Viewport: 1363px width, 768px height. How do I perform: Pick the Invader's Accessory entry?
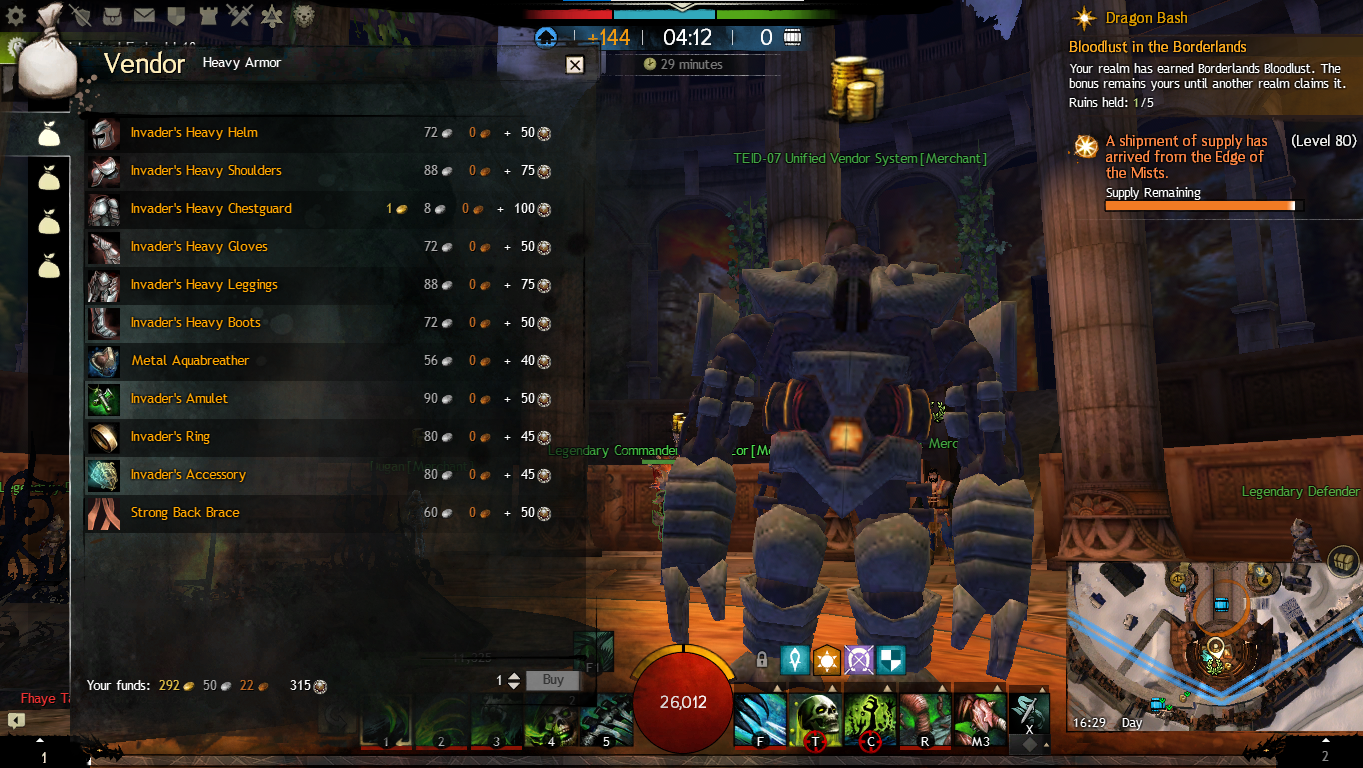[x=188, y=475]
